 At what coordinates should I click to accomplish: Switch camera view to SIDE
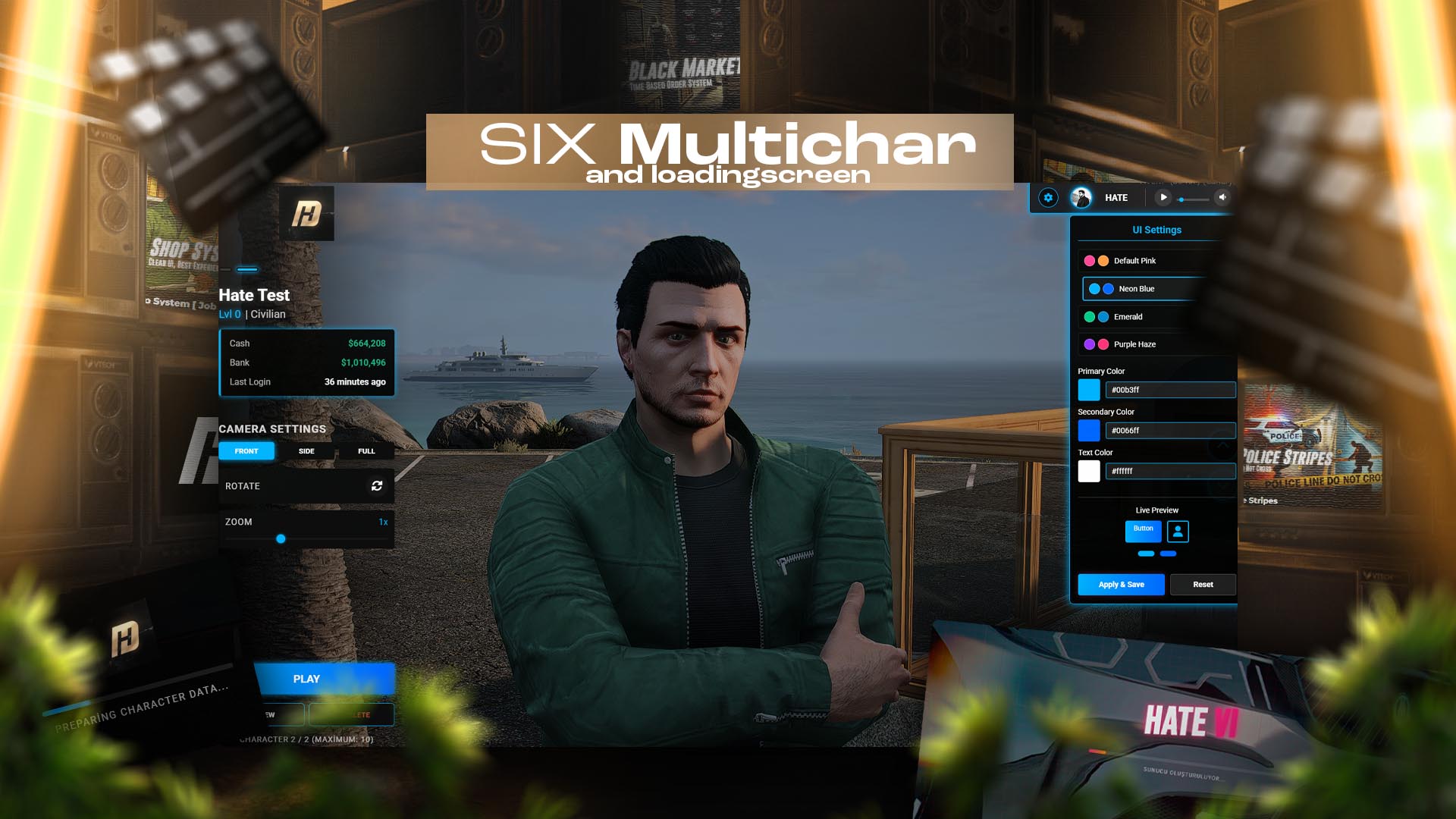click(x=306, y=450)
